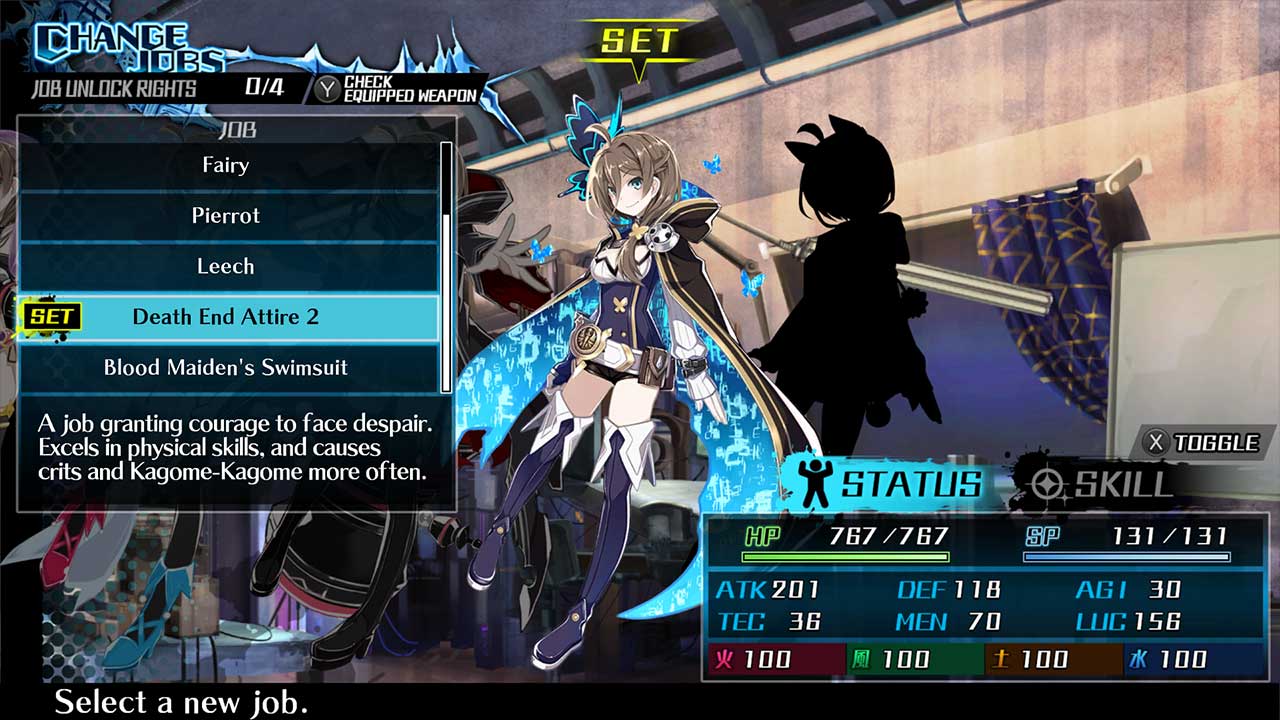Select the Leech job
This screenshot has width=1280, height=720.
pyautogui.click(x=225, y=267)
